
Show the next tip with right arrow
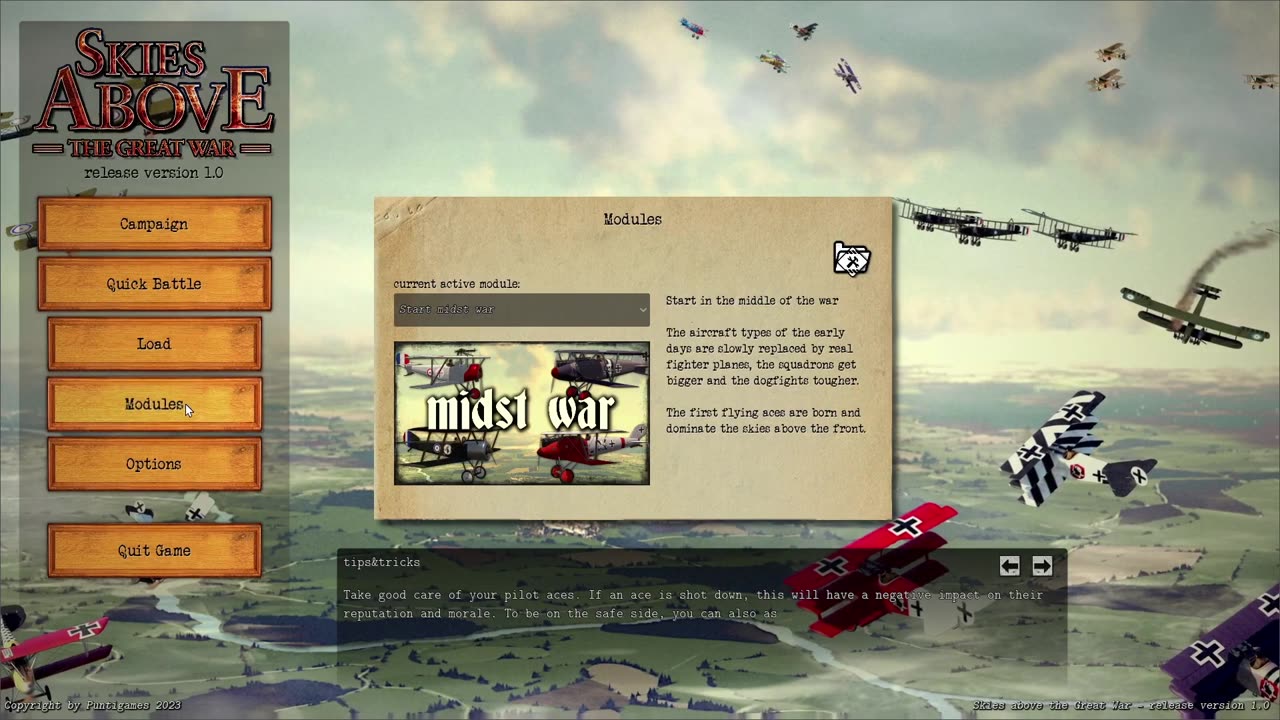(1042, 566)
